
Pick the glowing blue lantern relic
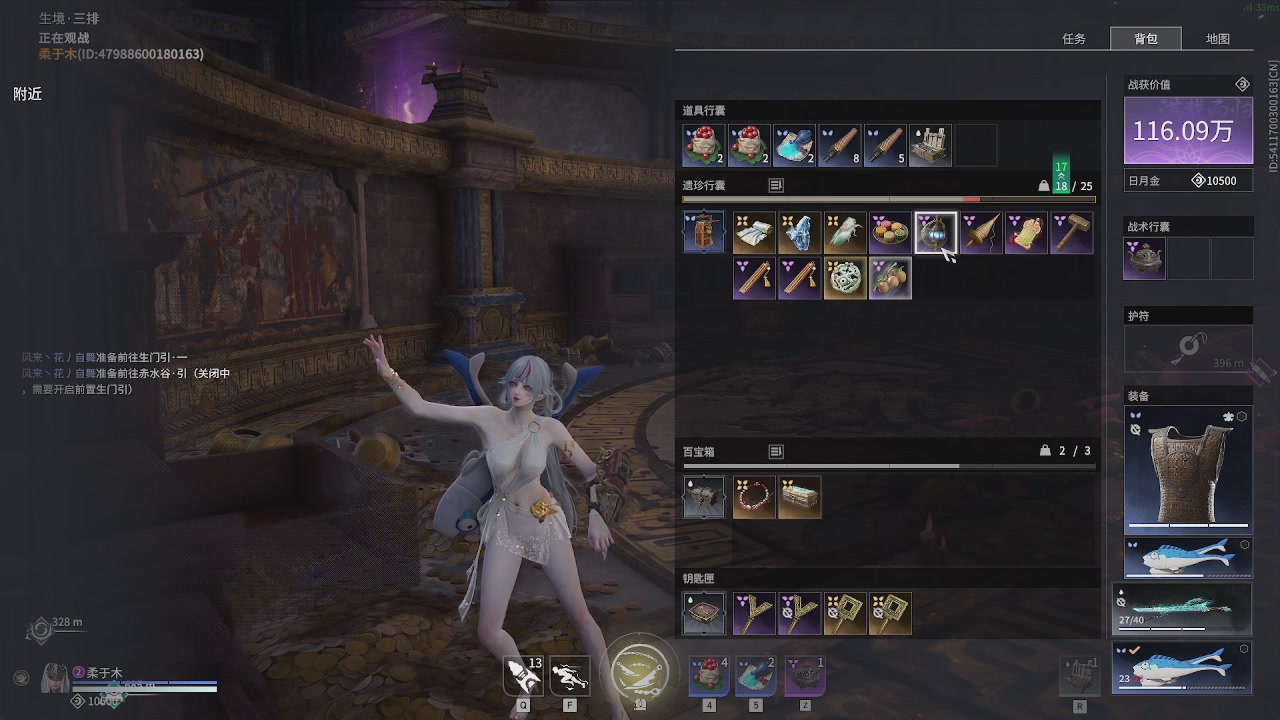click(935, 233)
